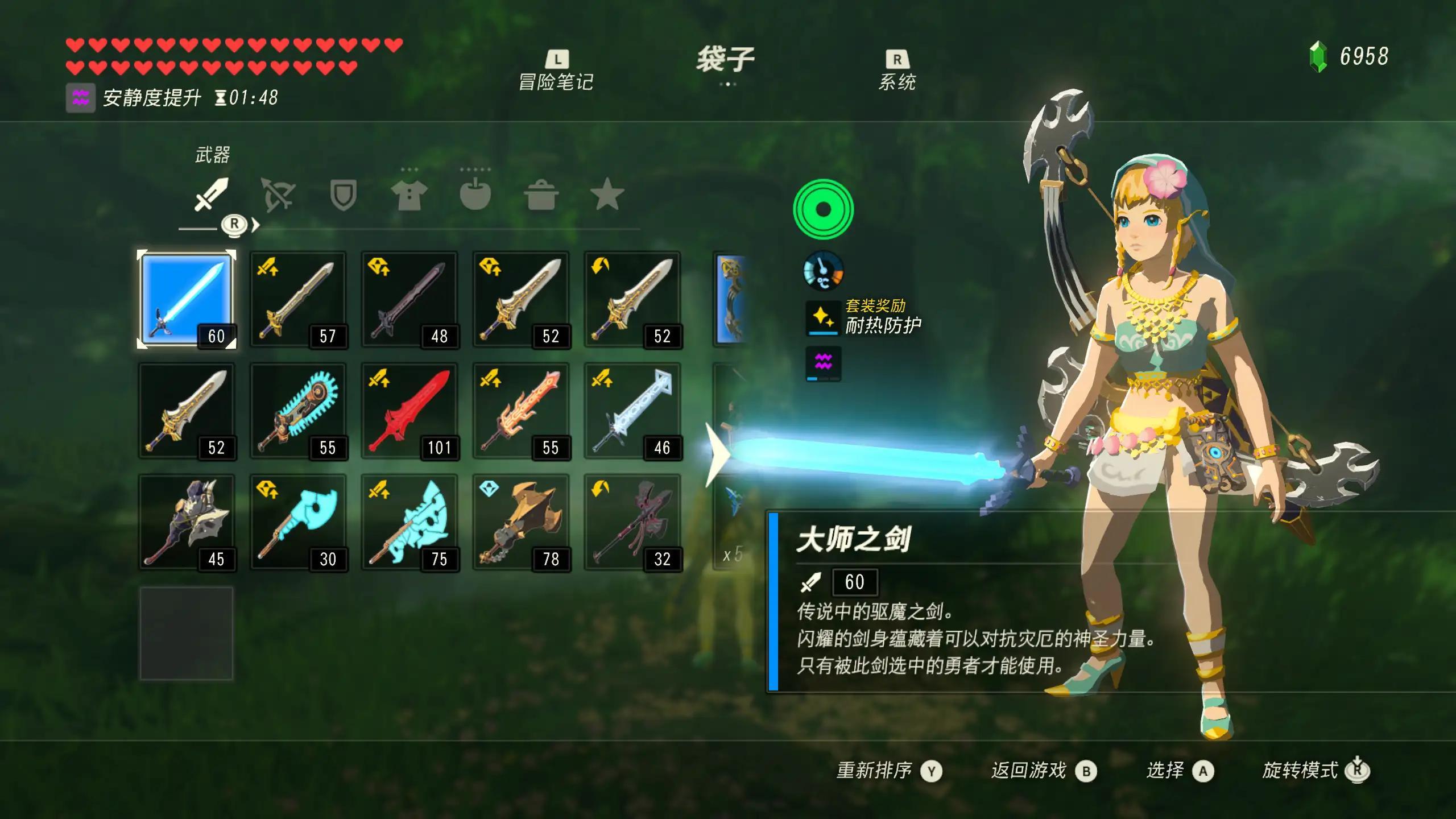Image resolution: width=1456 pixels, height=819 pixels.
Task: Select the red sword with 101 attack
Action: coord(409,411)
